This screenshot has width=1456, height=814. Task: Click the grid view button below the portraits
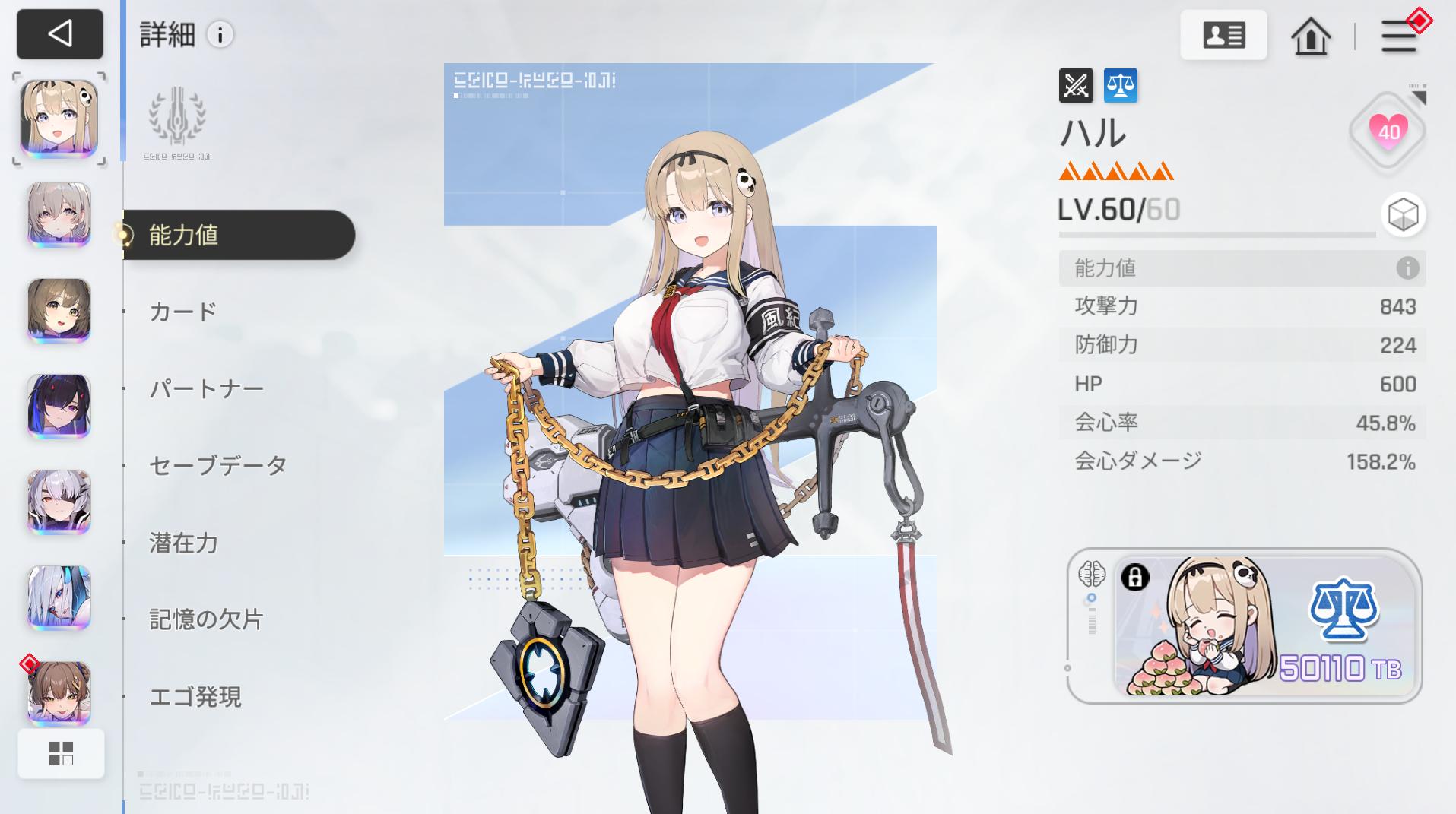61,752
